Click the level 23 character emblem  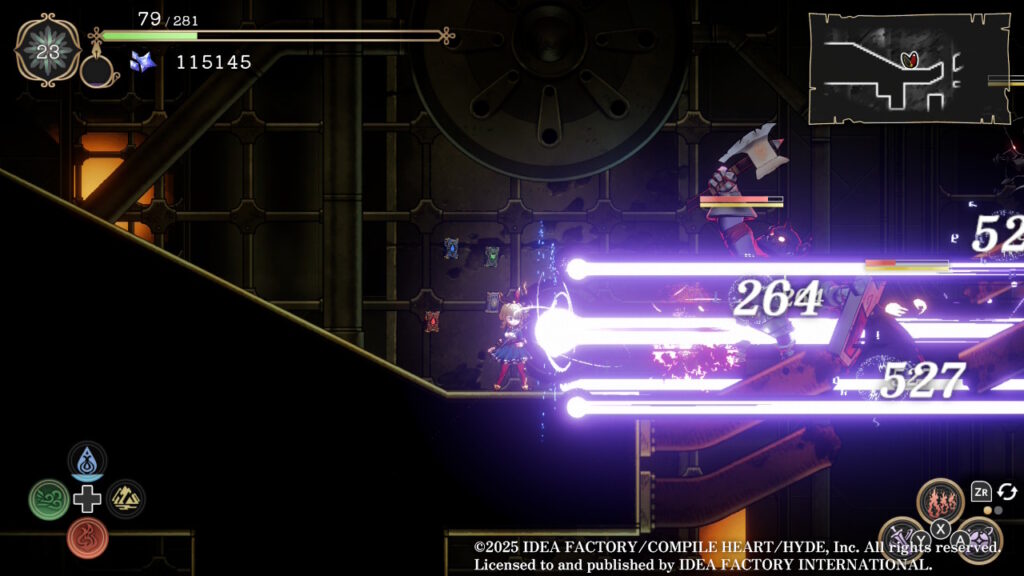point(48,50)
